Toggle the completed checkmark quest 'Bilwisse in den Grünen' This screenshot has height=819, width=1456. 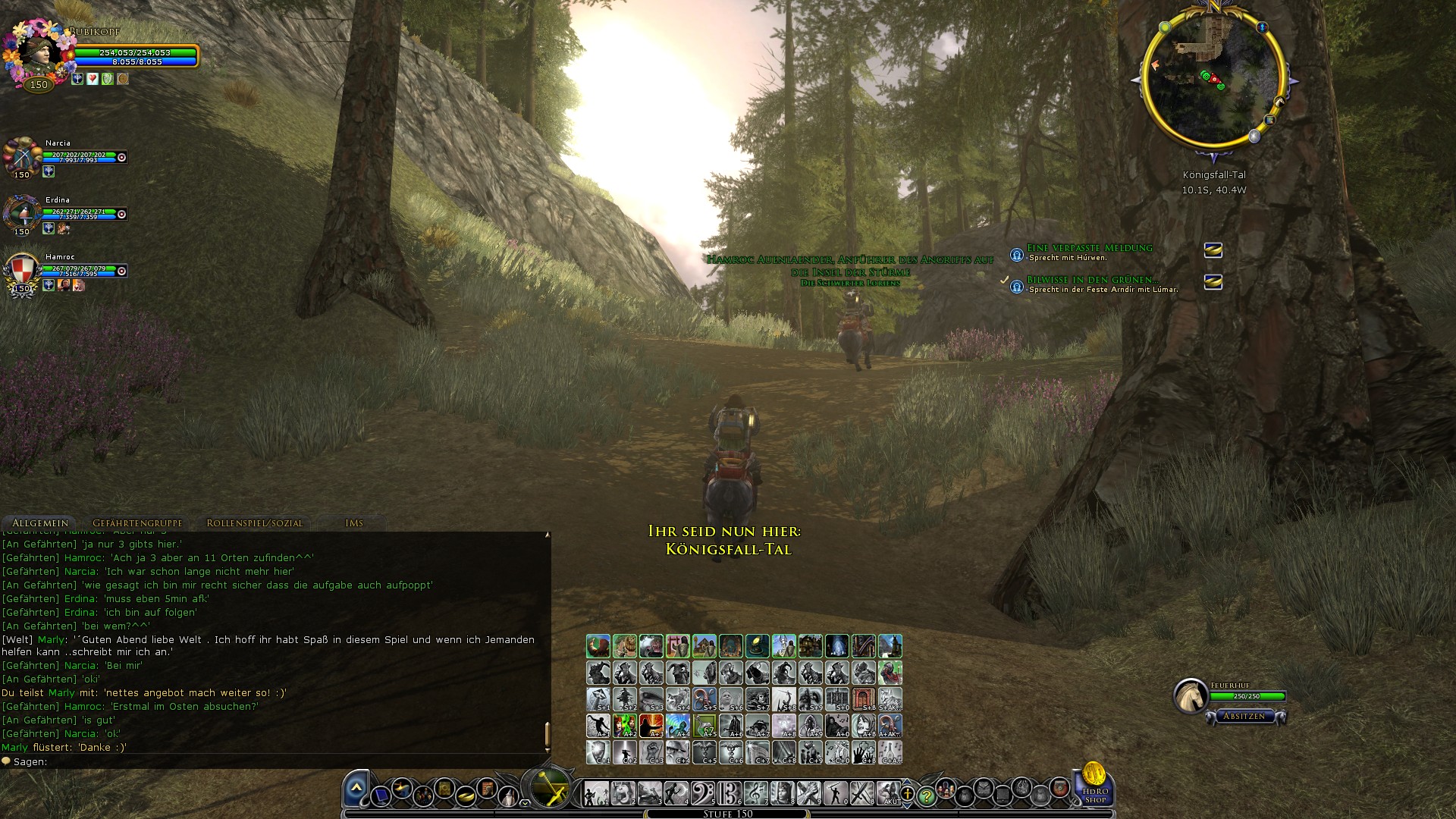pyautogui.click(x=1006, y=282)
